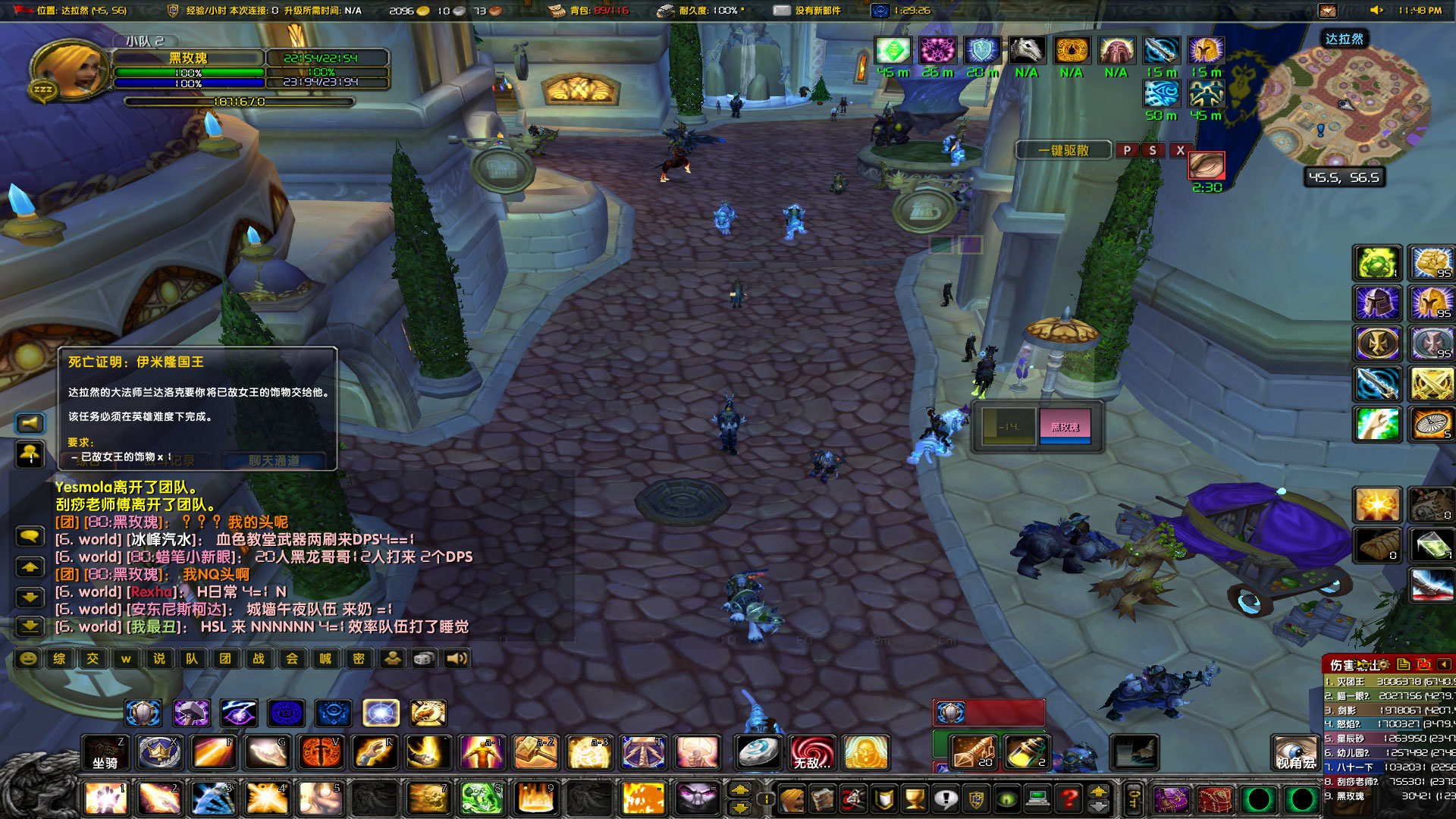Click the red S dispel button
The width and height of the screenshot is (1456, 819).
1153,150
